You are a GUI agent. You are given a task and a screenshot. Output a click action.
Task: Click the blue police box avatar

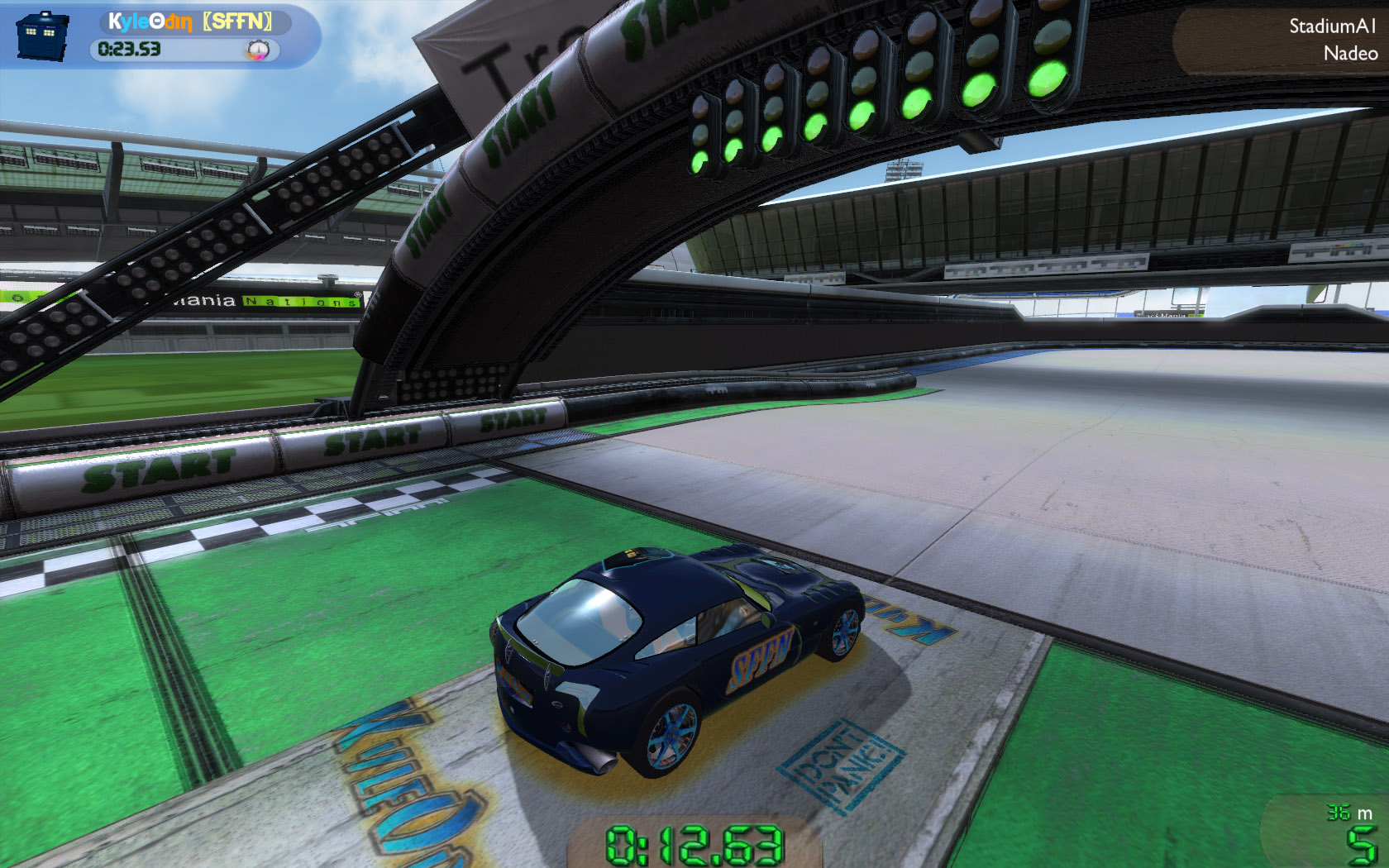41,35
